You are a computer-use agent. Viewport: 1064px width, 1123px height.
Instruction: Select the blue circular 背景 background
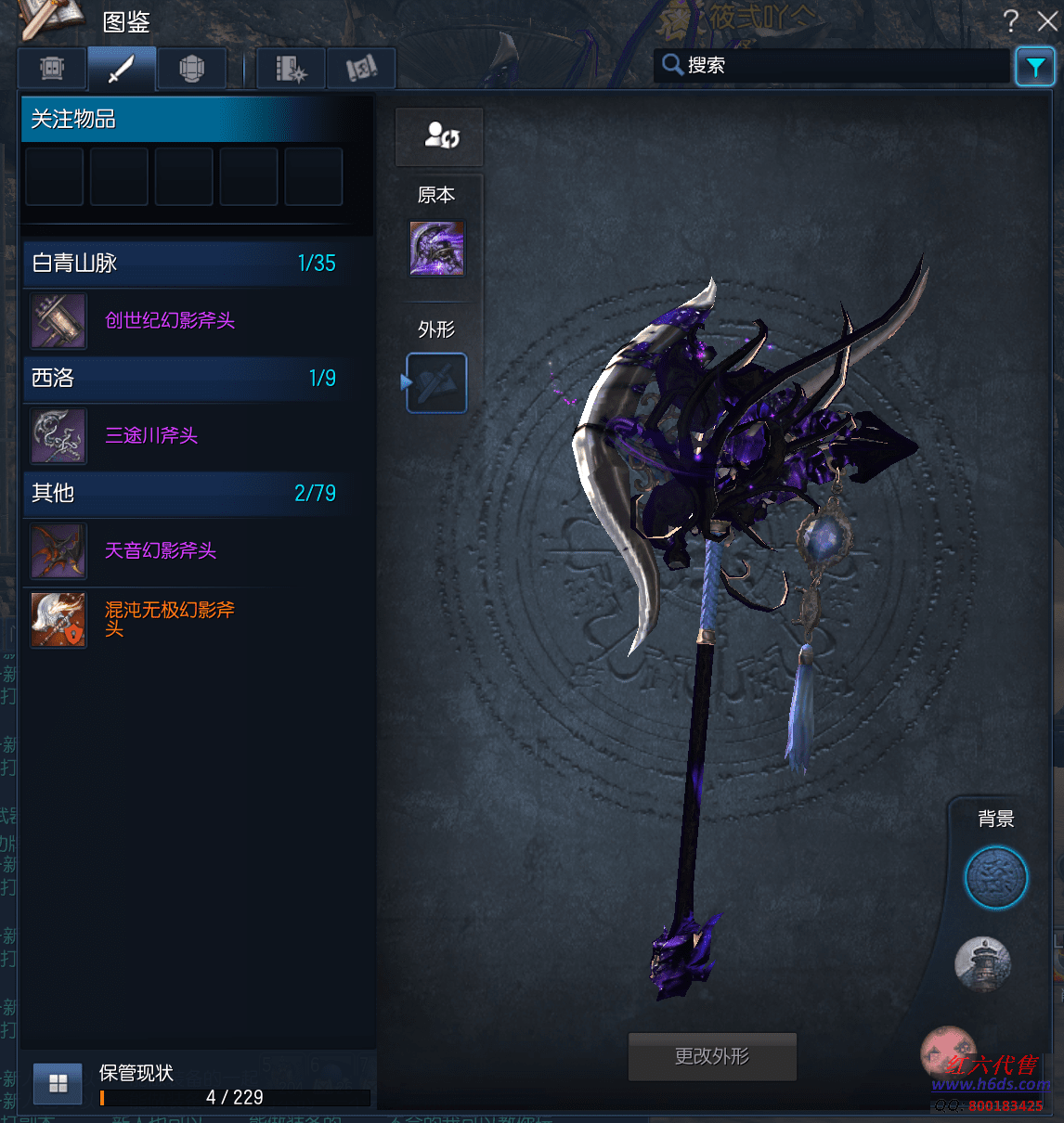click(995, 877)
